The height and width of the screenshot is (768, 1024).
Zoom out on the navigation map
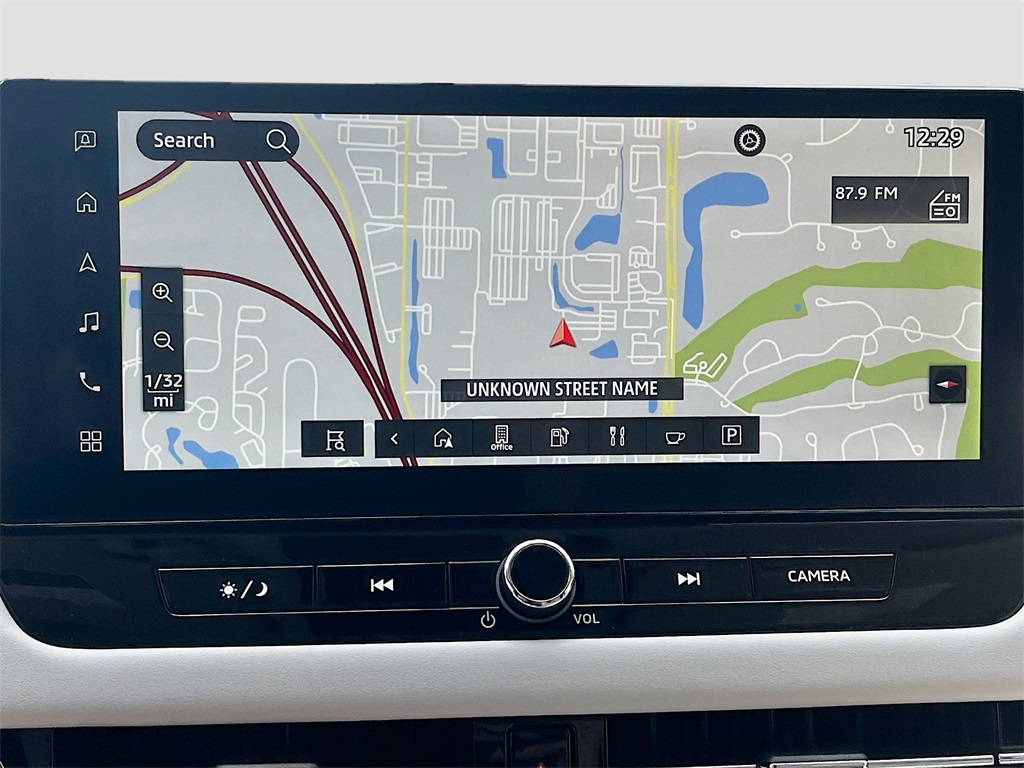pos(163,340)
